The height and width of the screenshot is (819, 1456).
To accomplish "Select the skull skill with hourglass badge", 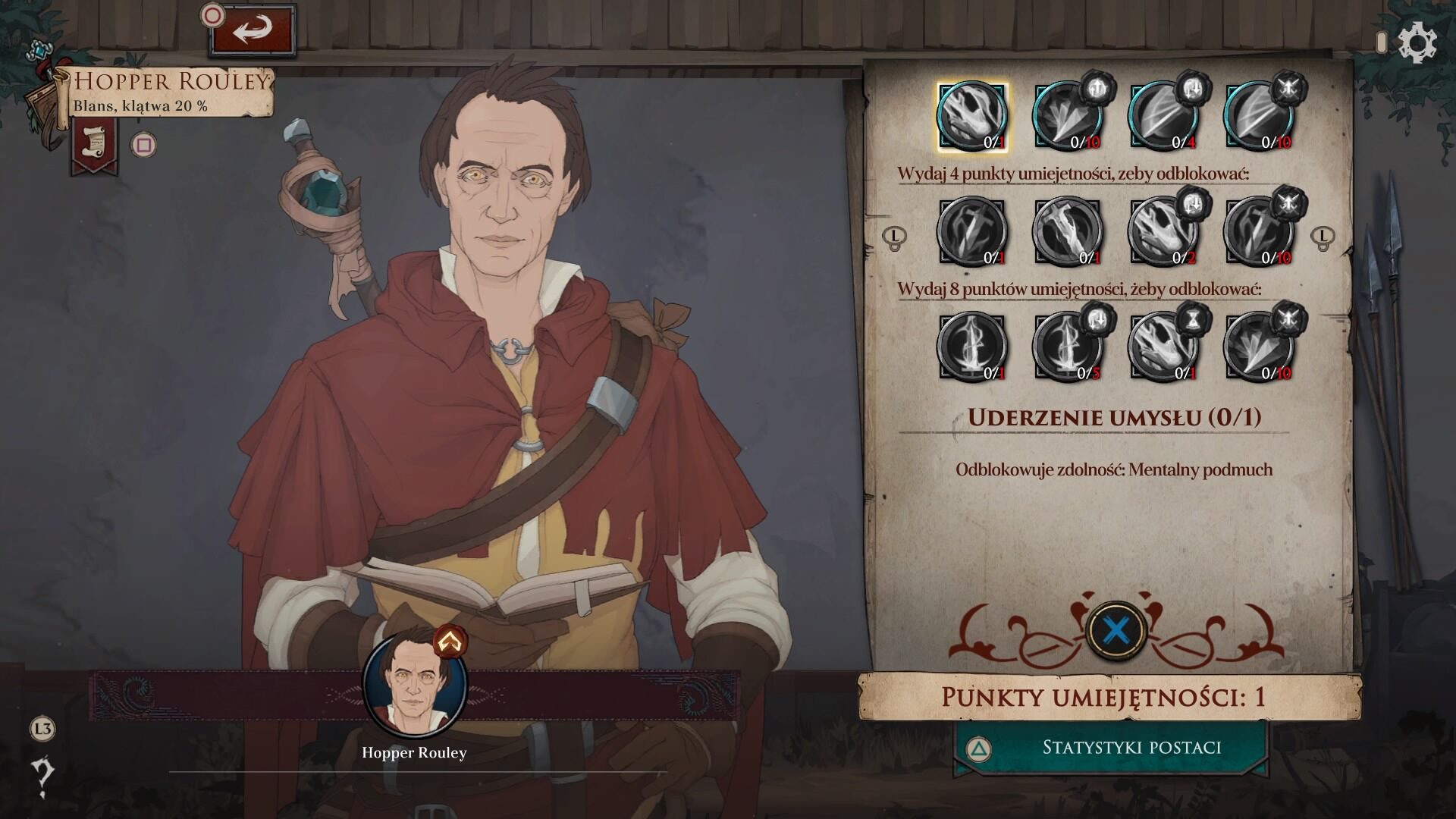I will 1163,347.
